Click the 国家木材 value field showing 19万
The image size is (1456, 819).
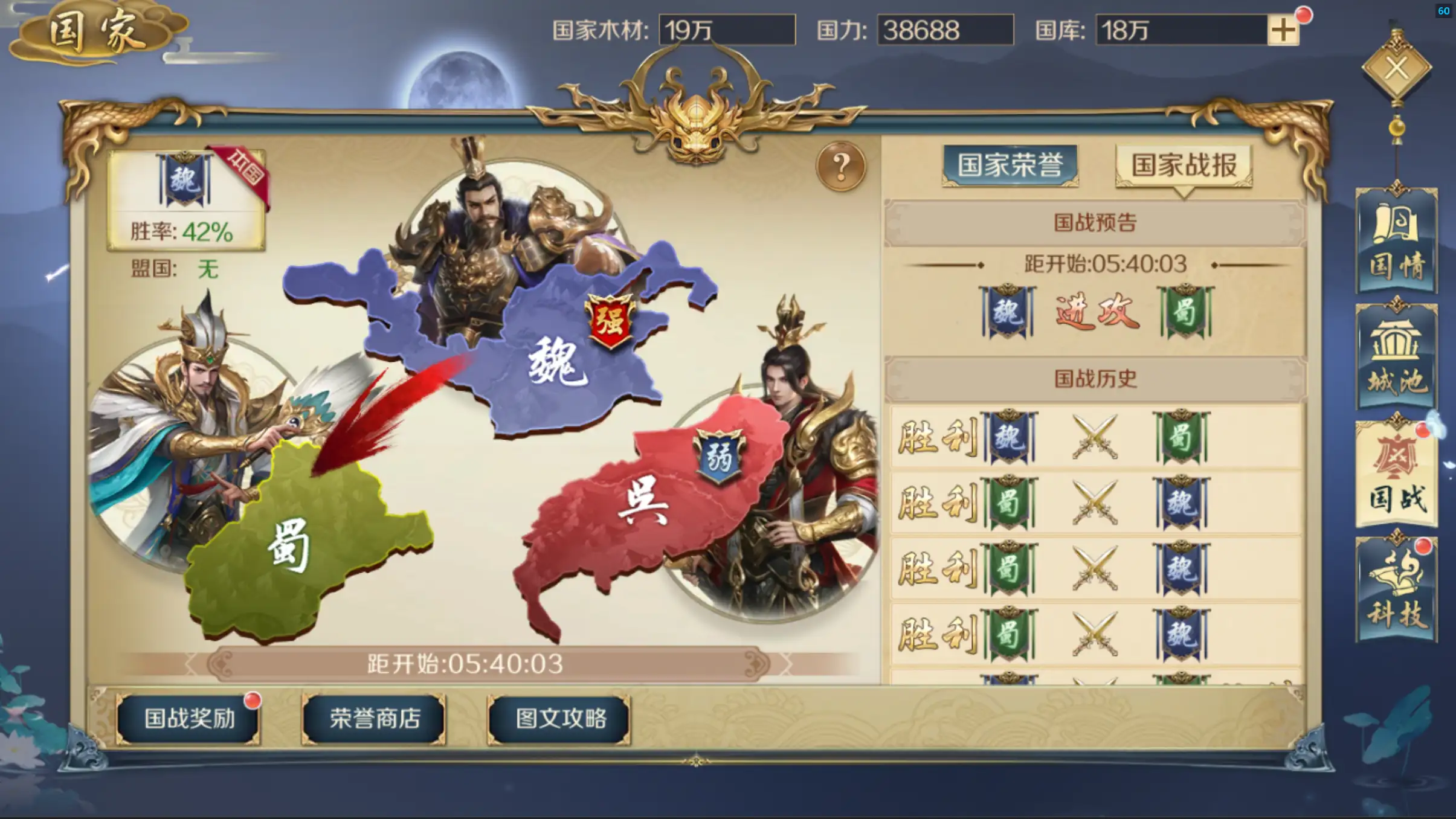(724, 30)
